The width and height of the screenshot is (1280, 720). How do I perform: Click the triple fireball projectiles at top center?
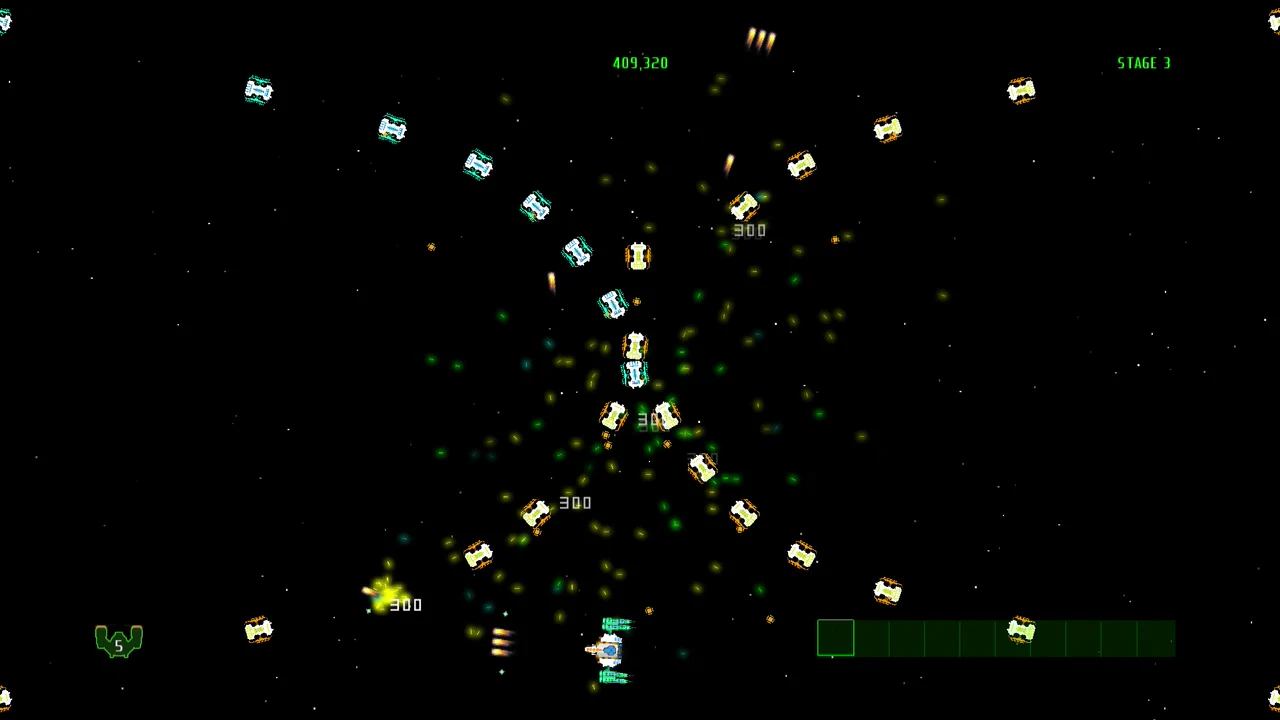(x=762, y=38)
